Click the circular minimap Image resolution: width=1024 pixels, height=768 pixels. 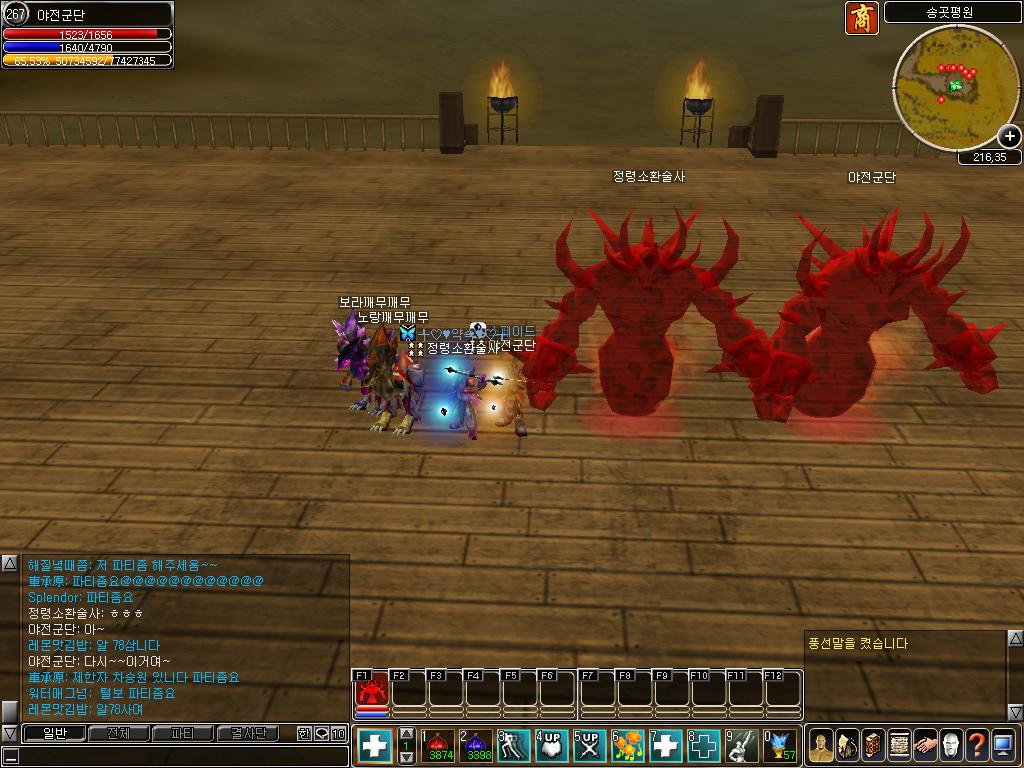point(955,88)
